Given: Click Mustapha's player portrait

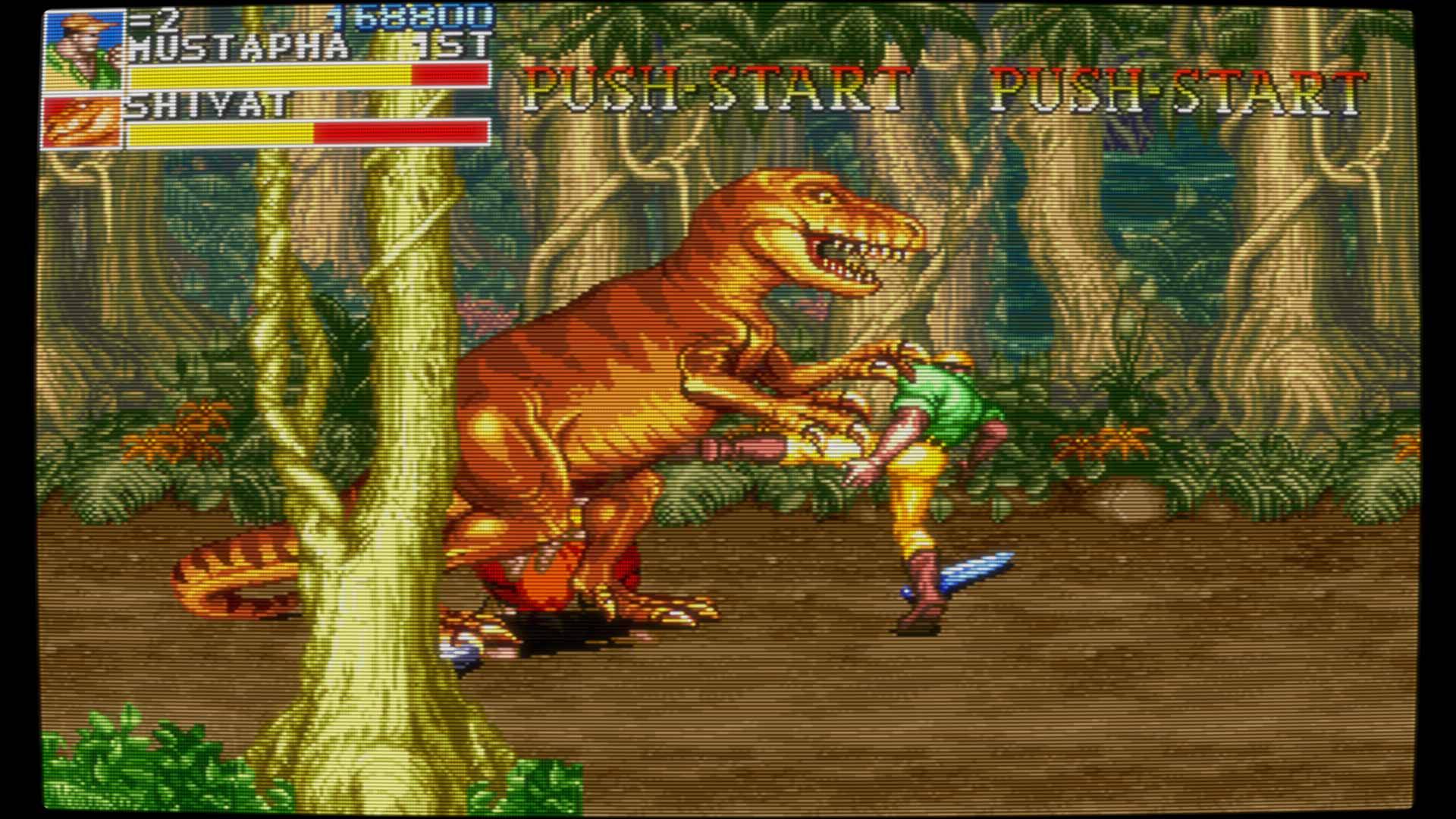Looking at the screenshot, I should [x=83, y=50].
